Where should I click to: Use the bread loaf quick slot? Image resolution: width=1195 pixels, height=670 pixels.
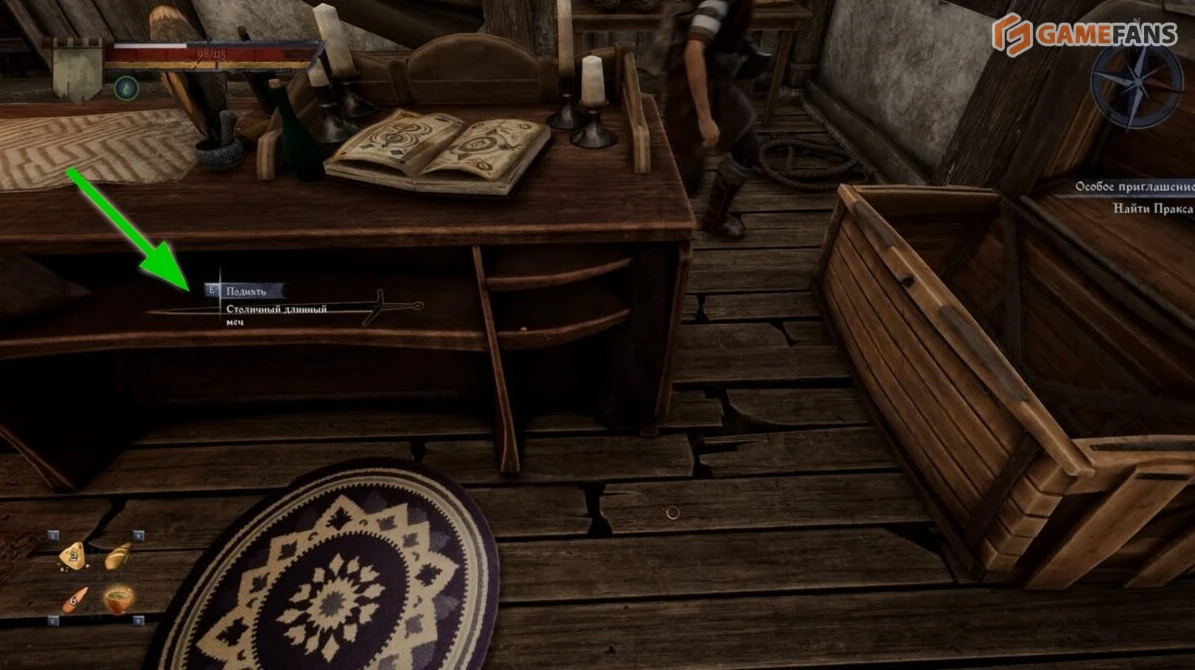[x=118, y=556]
